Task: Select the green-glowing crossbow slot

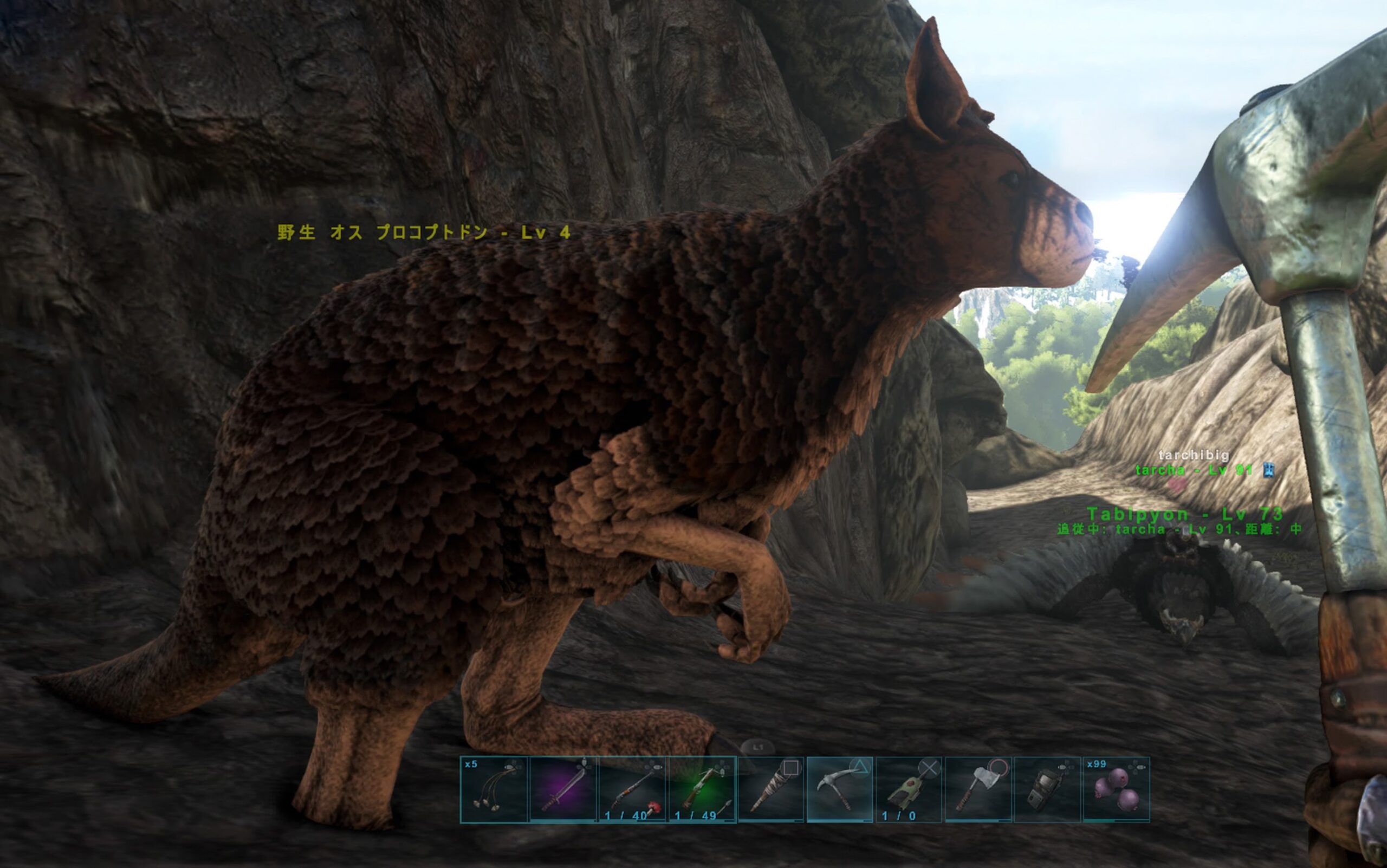Action: tap(702, 789)
